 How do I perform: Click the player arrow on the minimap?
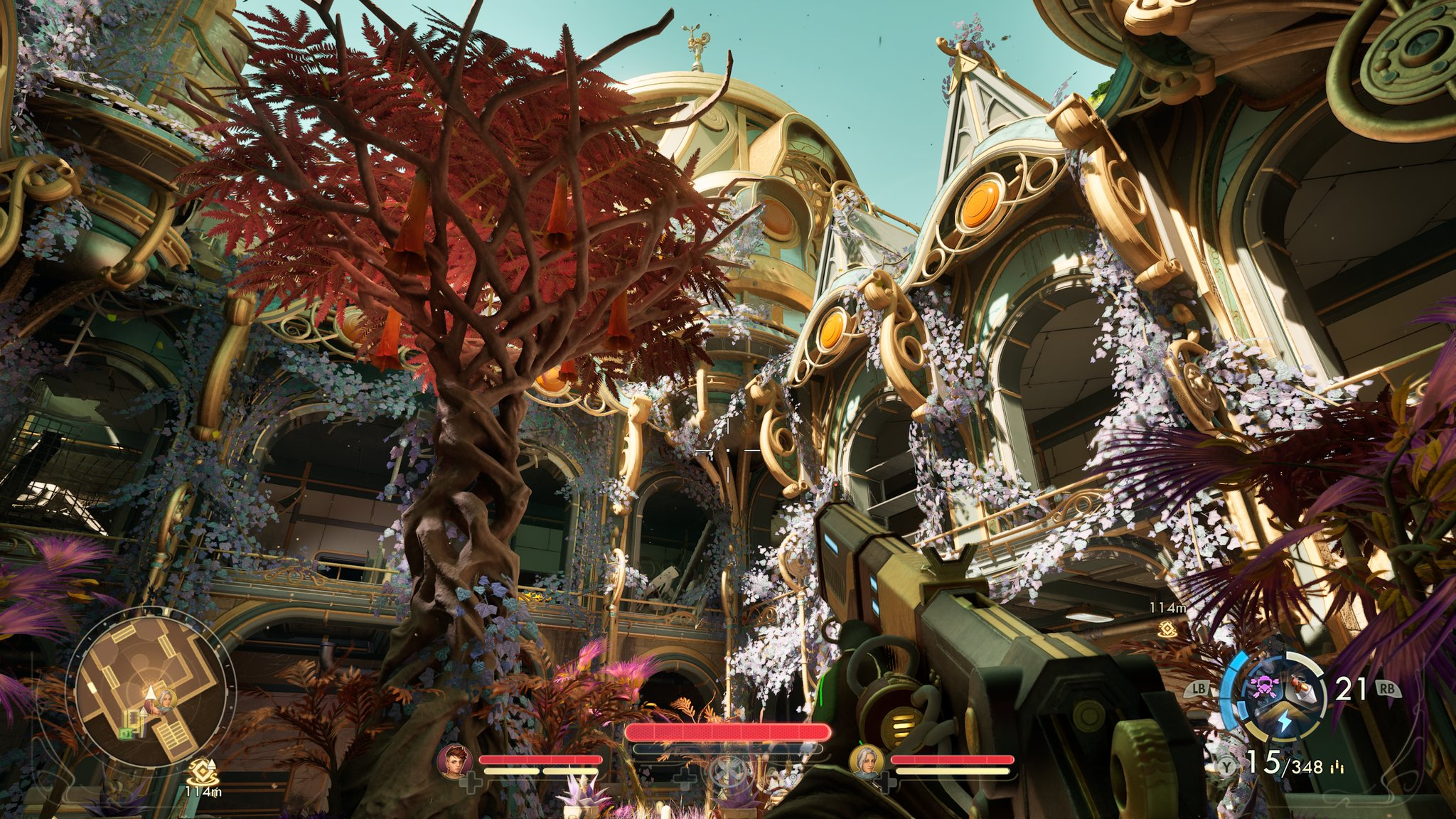click(151, 693)
